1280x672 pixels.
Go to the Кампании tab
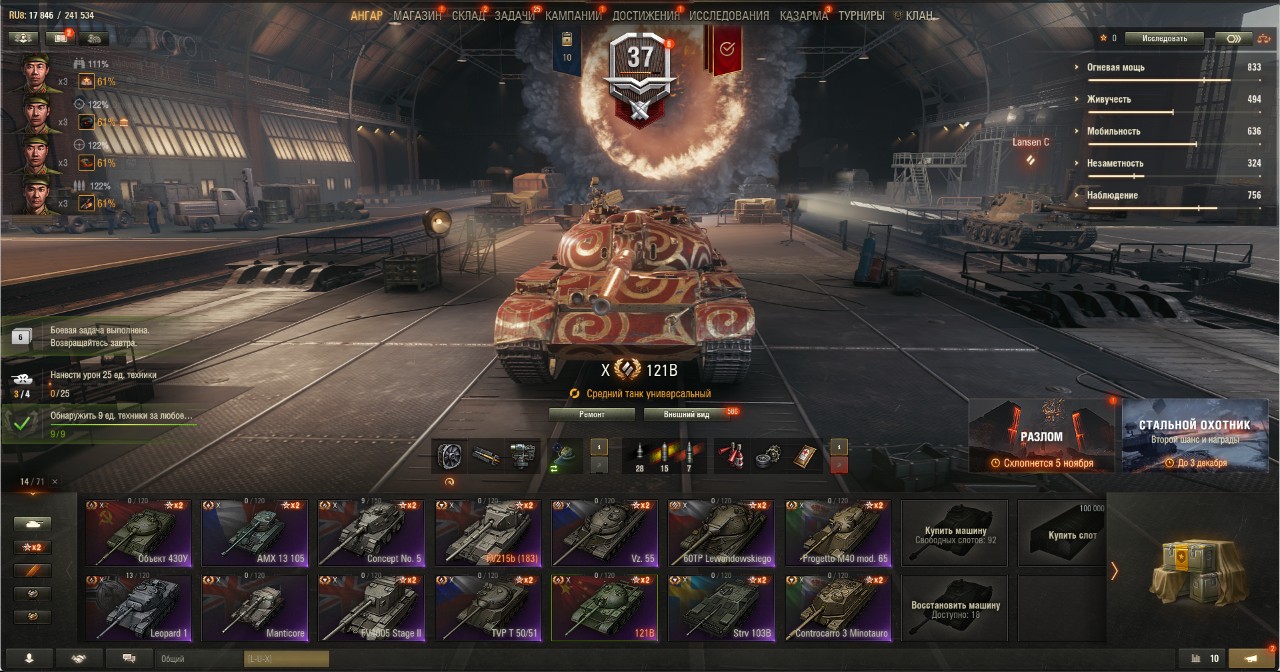(x=572, y=16)
